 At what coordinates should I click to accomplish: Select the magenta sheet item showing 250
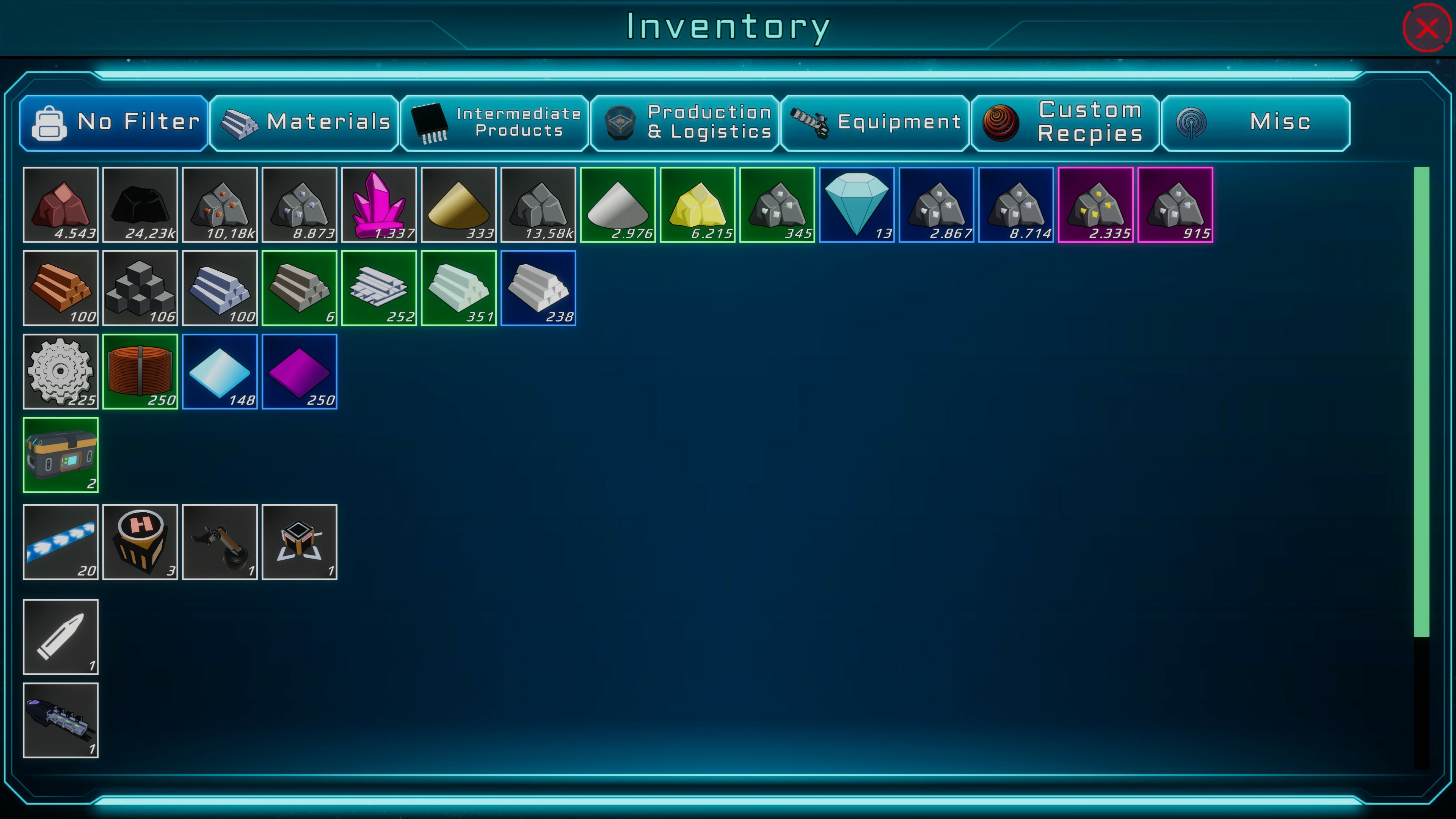tap(300, 372)
